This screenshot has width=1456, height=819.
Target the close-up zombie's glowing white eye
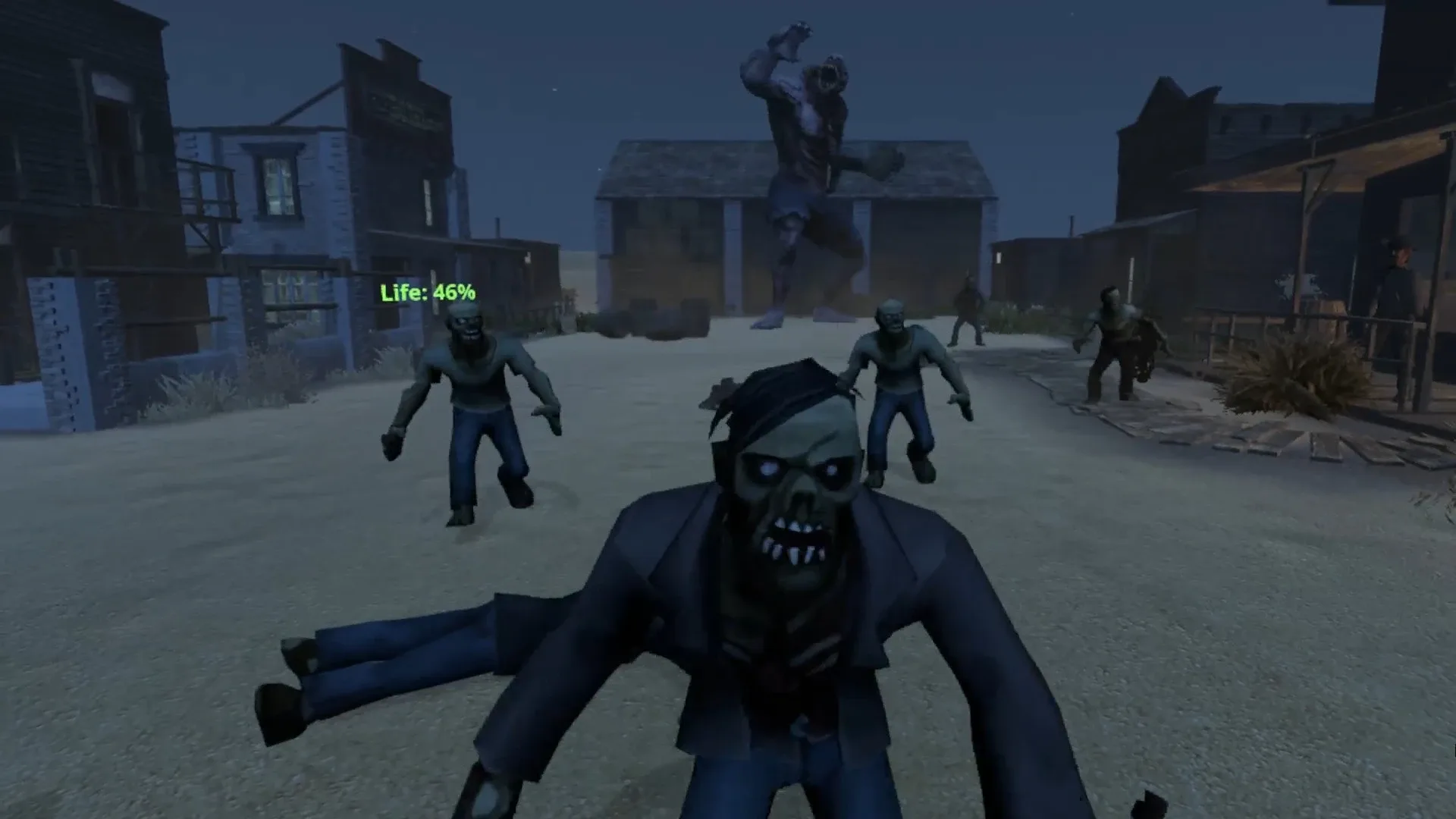tap(767, 466)
